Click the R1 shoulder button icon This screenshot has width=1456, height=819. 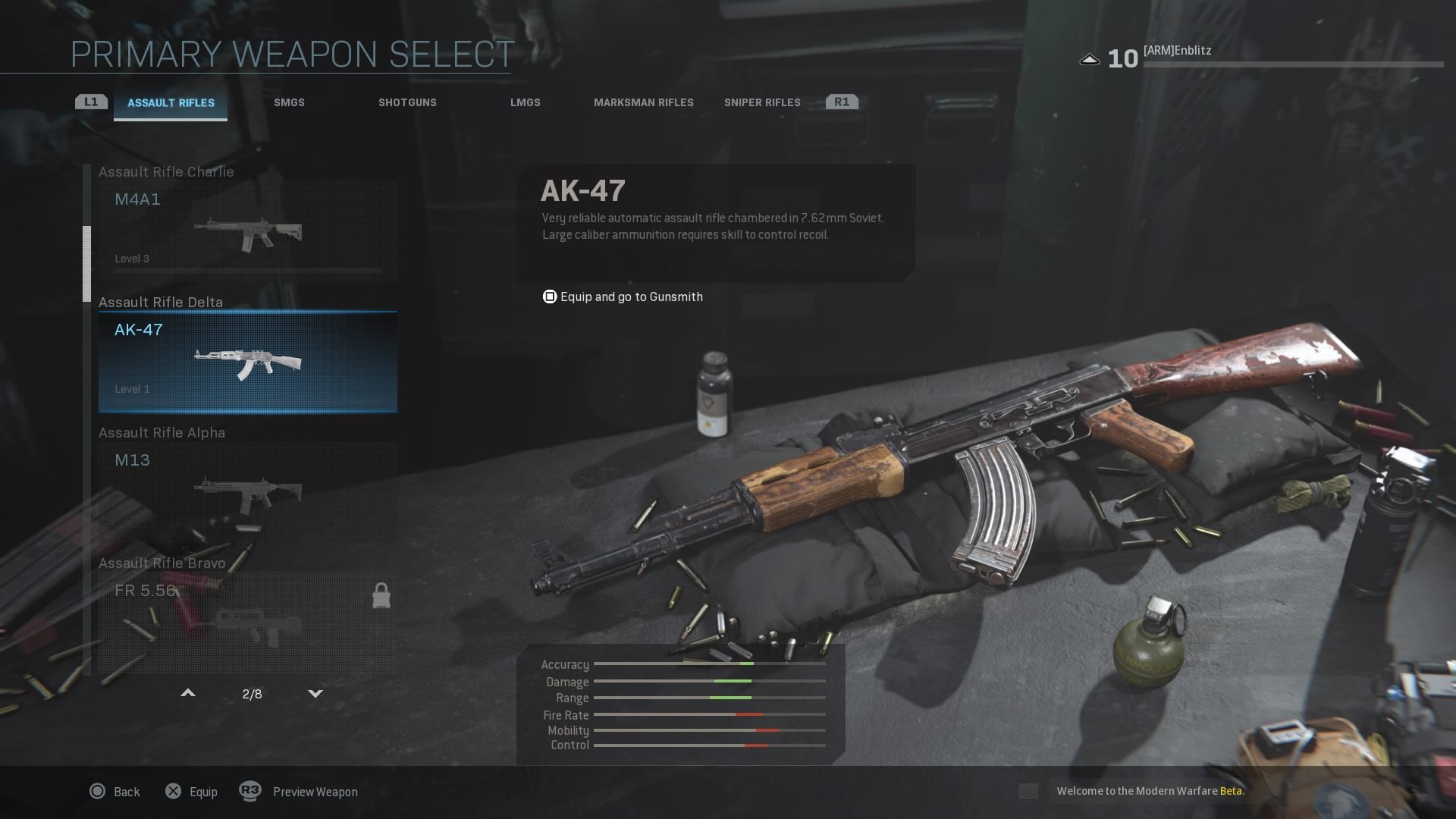842,100
